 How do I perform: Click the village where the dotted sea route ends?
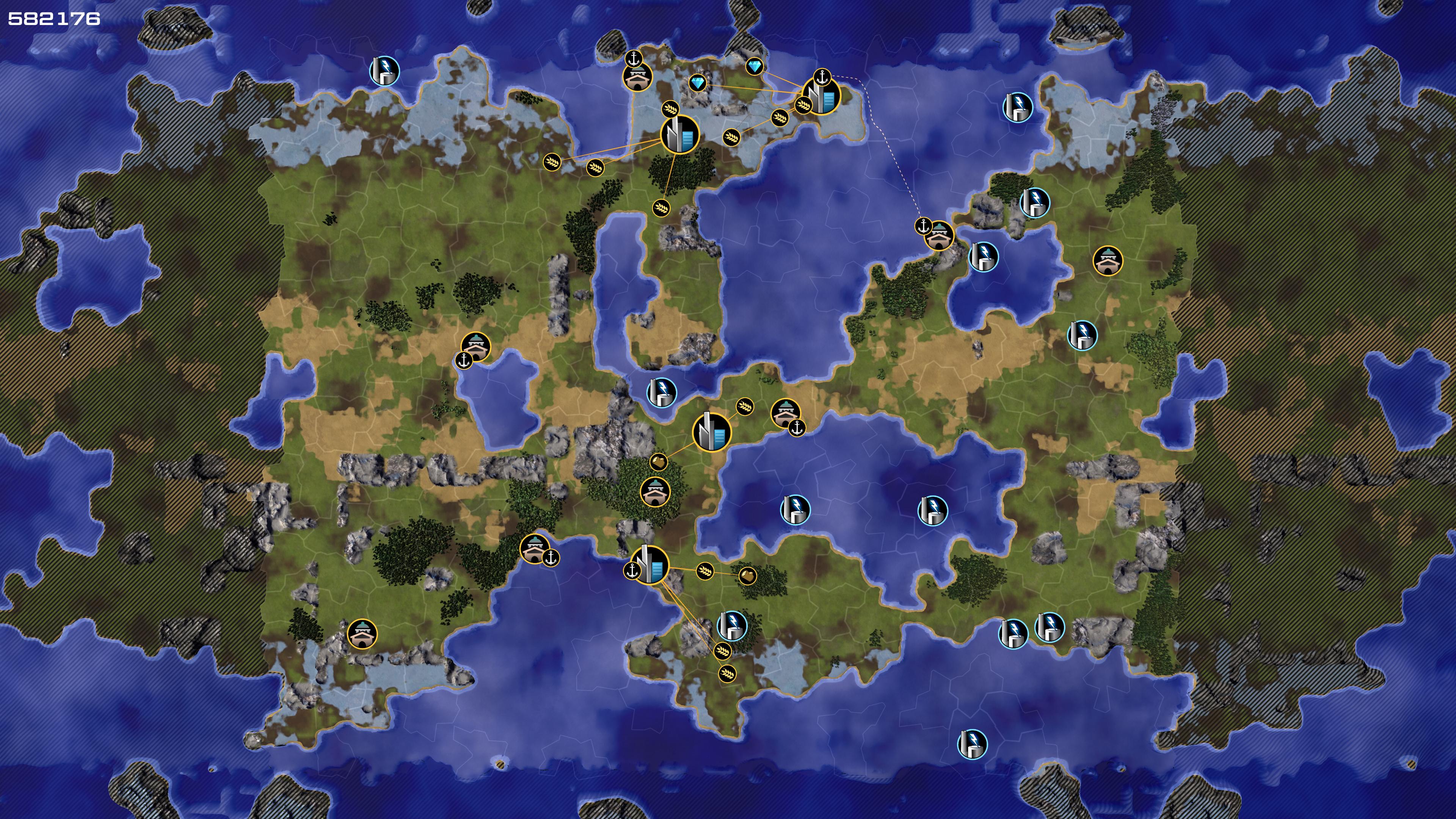(x=939, y=235)
